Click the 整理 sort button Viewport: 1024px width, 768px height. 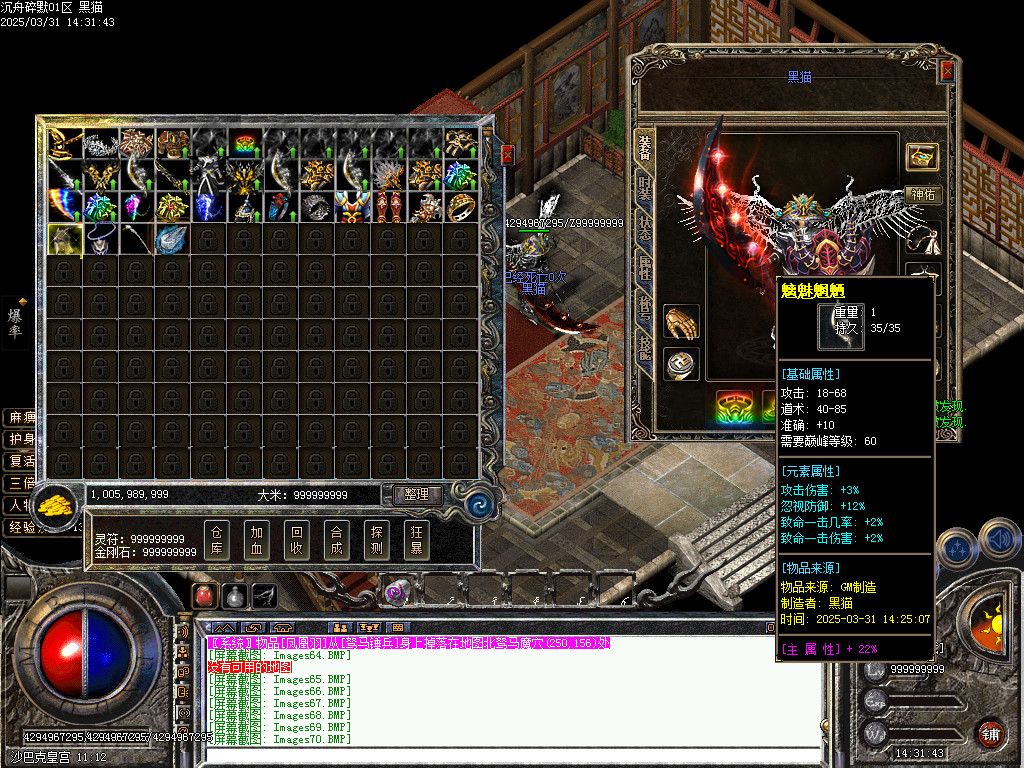[x=417, y=494]
